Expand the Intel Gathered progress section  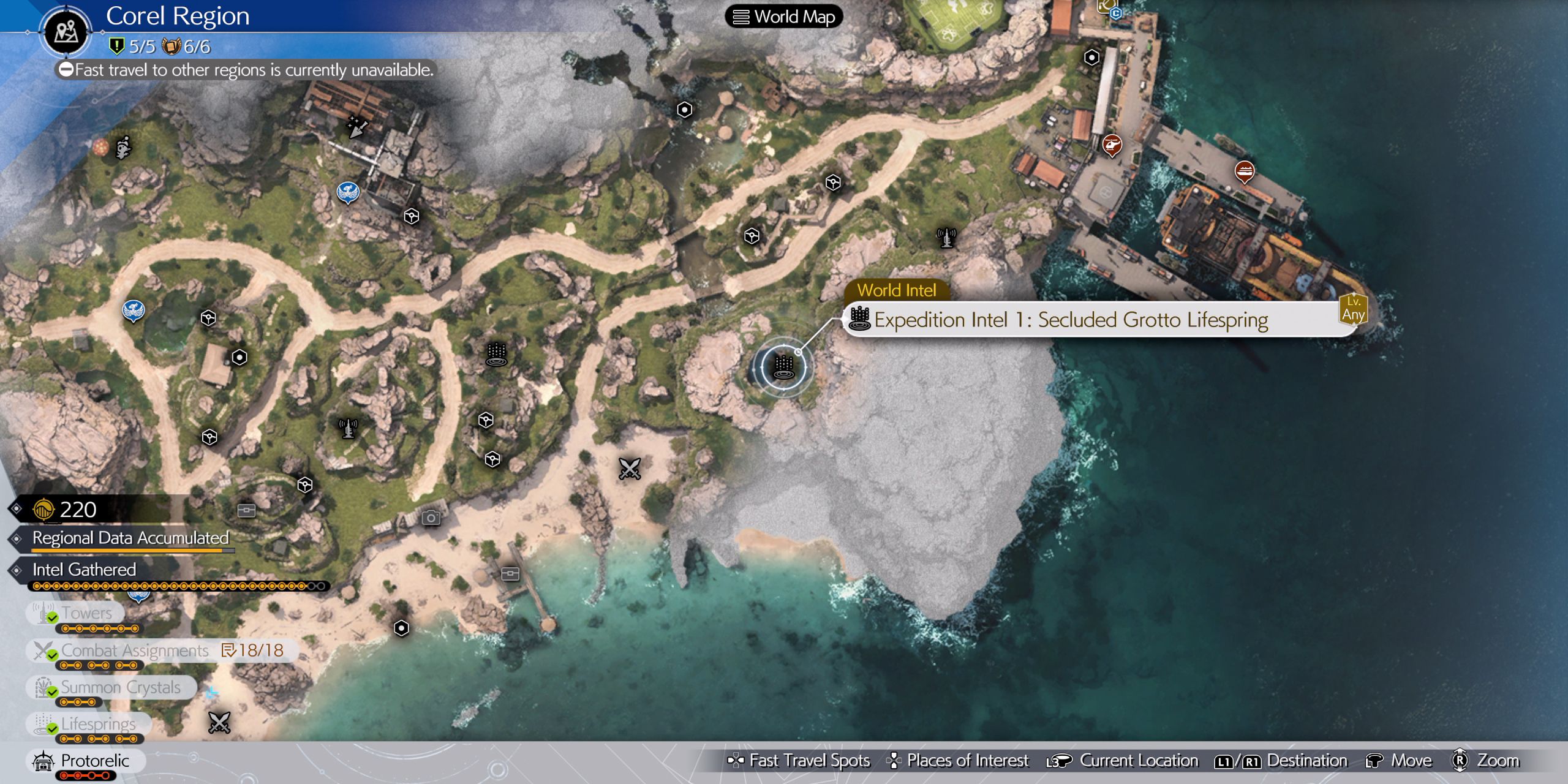(x=83, y=570)
